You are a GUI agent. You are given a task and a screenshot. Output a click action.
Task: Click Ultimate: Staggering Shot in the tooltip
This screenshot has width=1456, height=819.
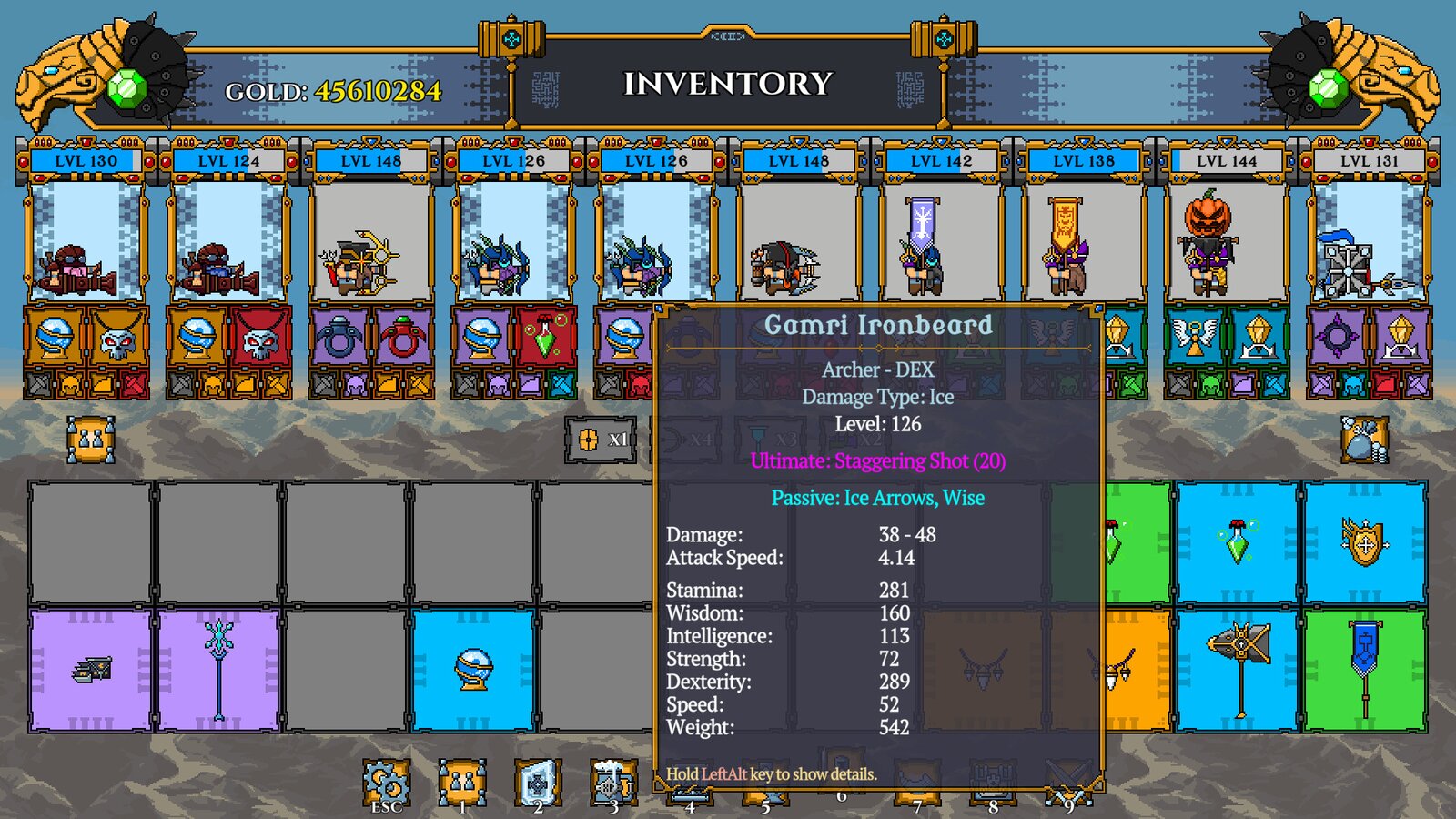[x=875, y=461]
